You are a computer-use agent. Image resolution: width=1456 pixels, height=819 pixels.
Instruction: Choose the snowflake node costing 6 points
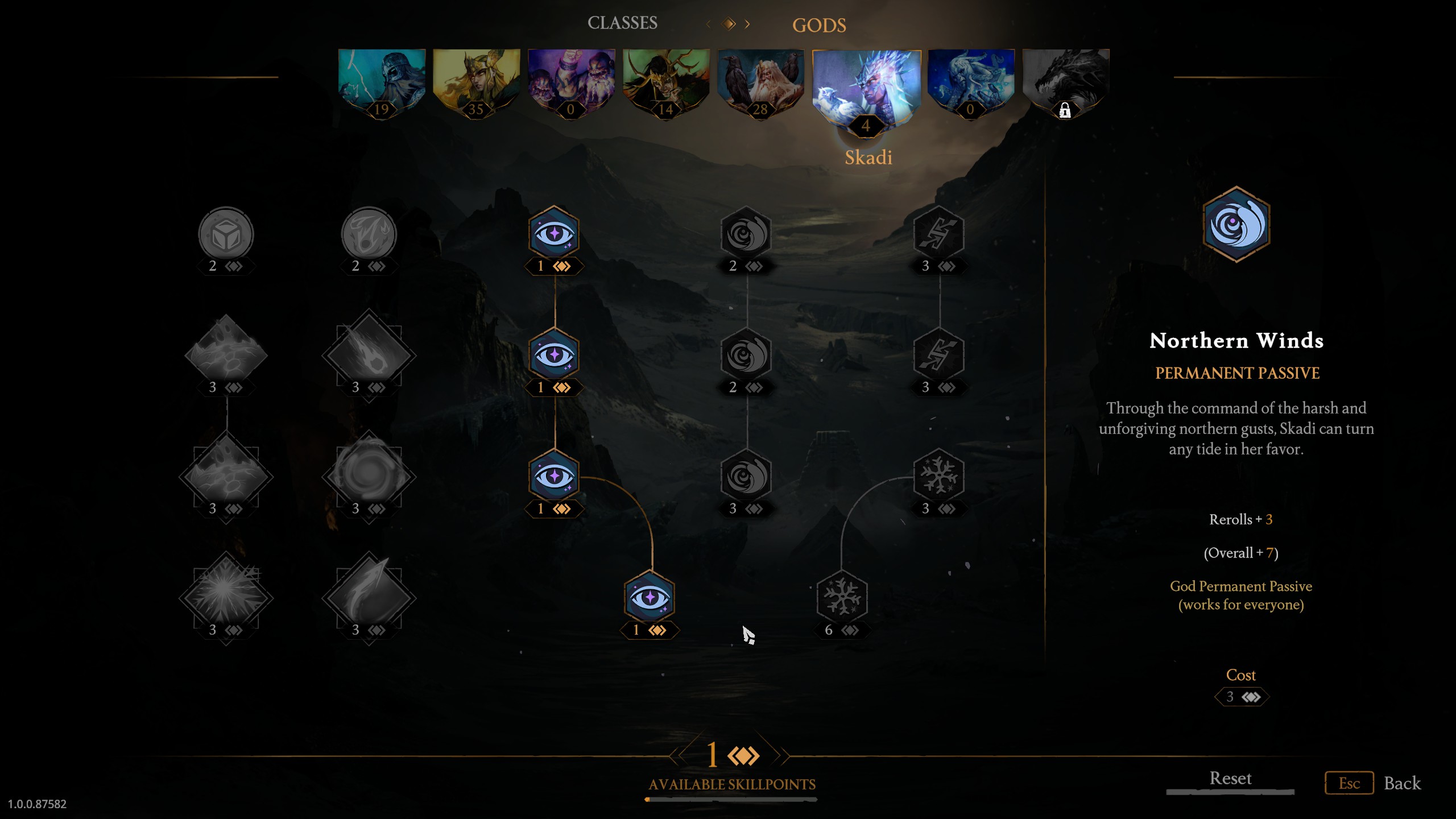[x=842, y=598]
